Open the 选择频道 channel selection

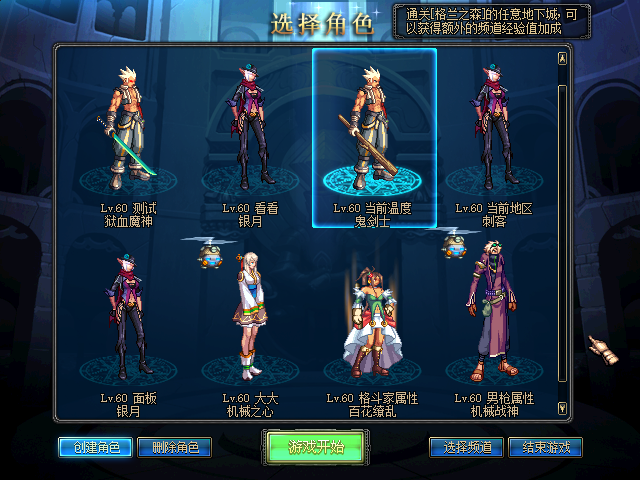[x=466, y=447]
